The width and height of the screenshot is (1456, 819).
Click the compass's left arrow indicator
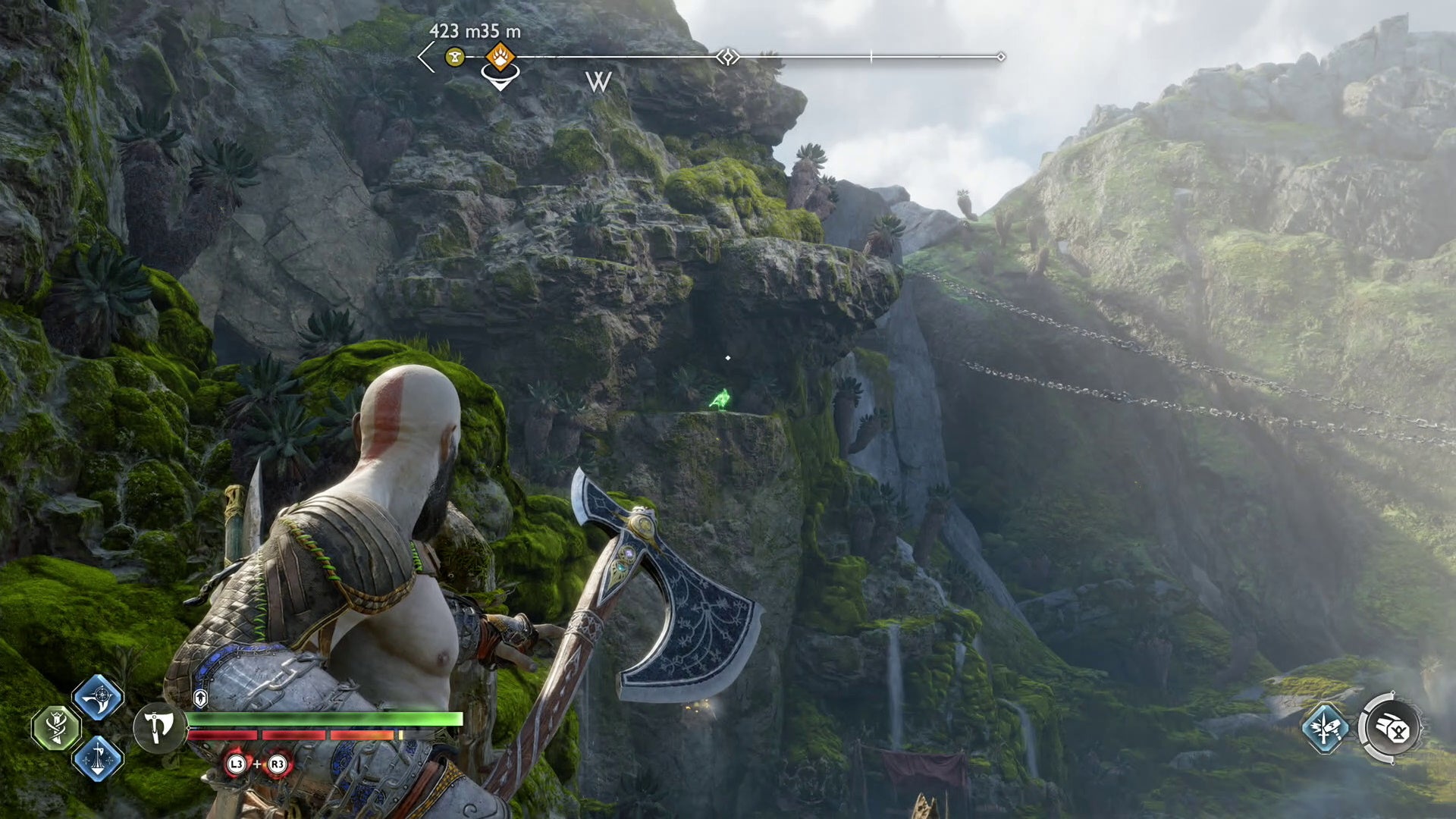[426, 57]
